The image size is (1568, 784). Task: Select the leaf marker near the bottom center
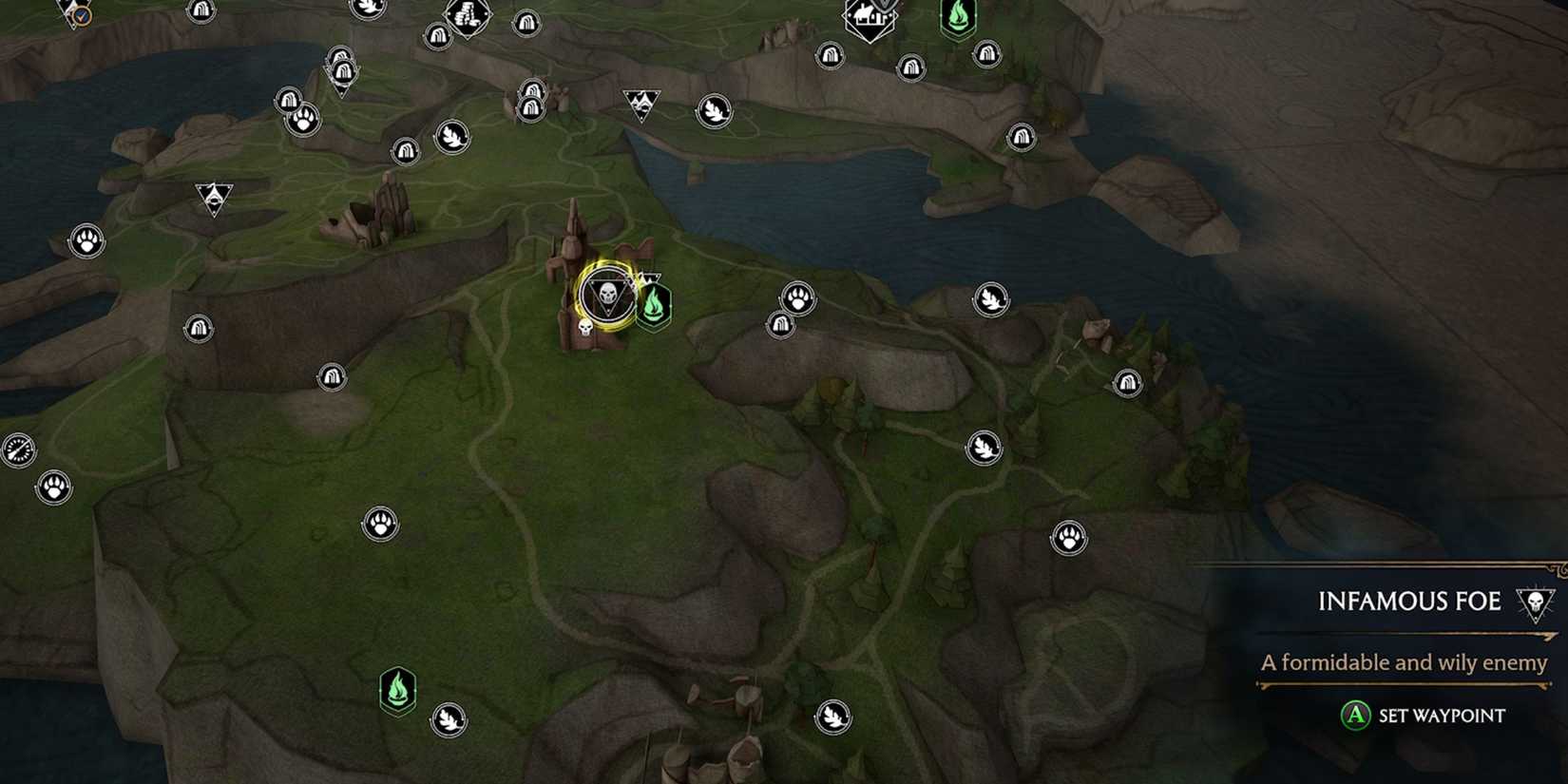coord(832,716)
